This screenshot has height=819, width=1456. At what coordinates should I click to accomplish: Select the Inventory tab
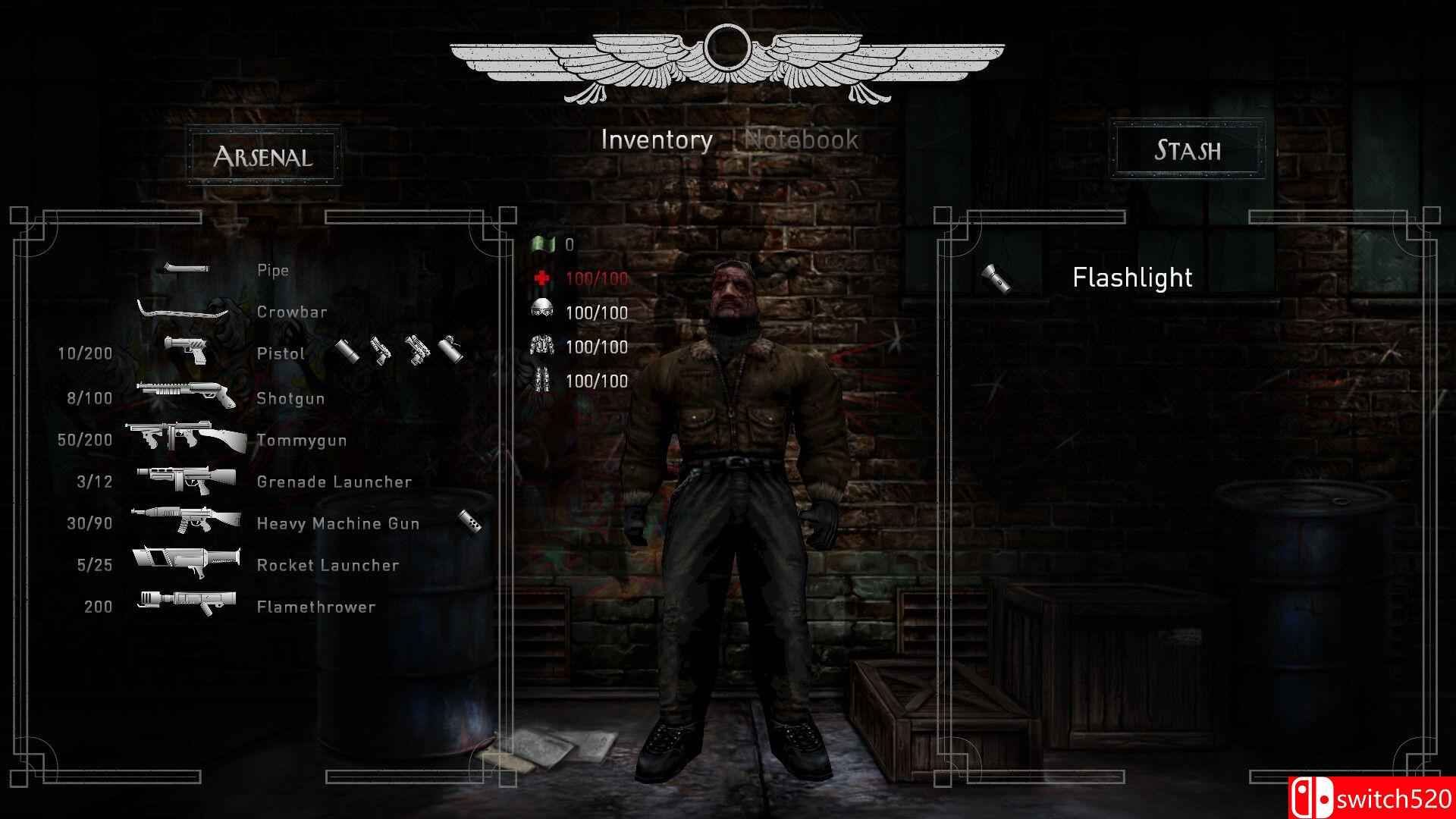pos(657,140)
